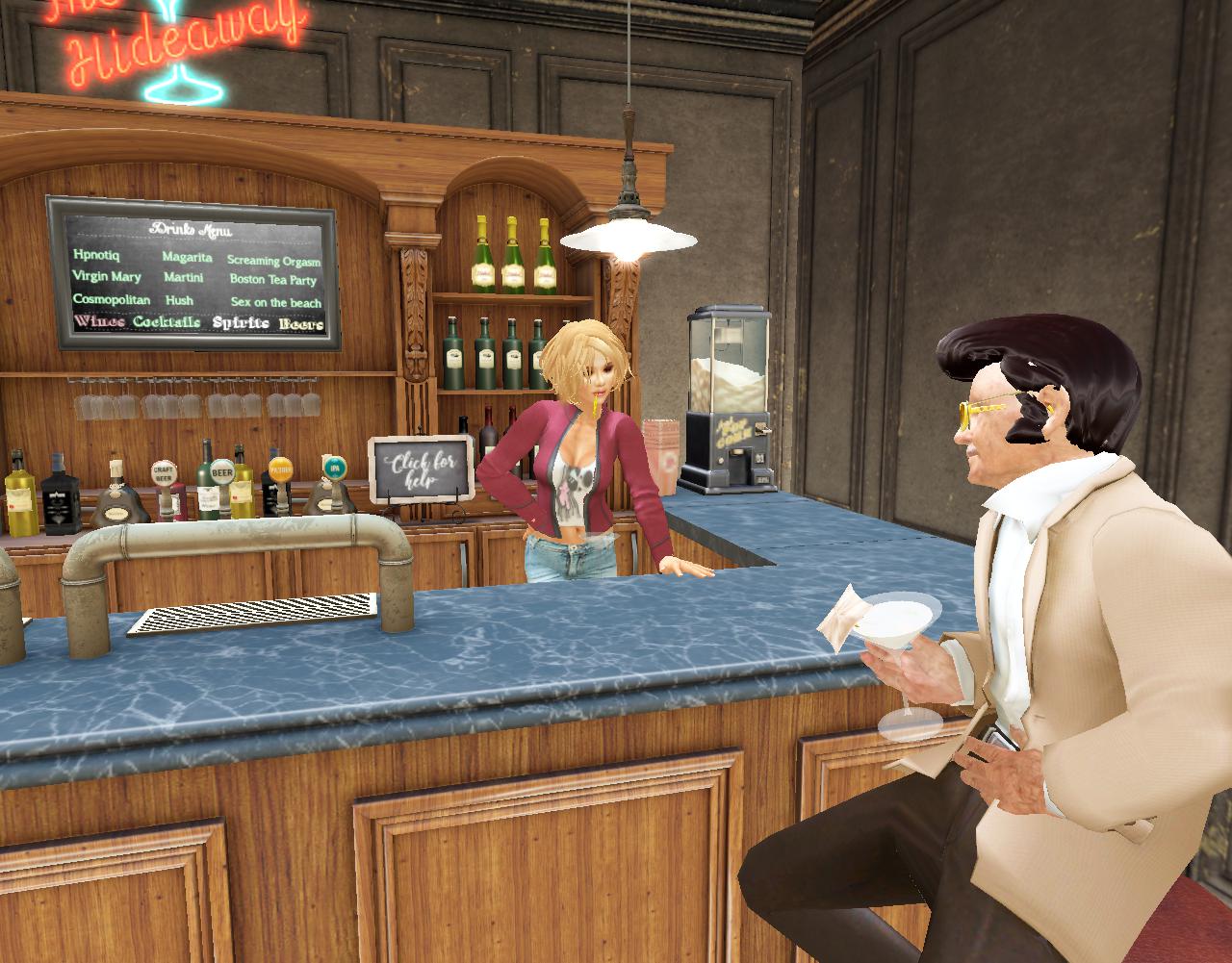Show the Beers category

pos(301,325)
